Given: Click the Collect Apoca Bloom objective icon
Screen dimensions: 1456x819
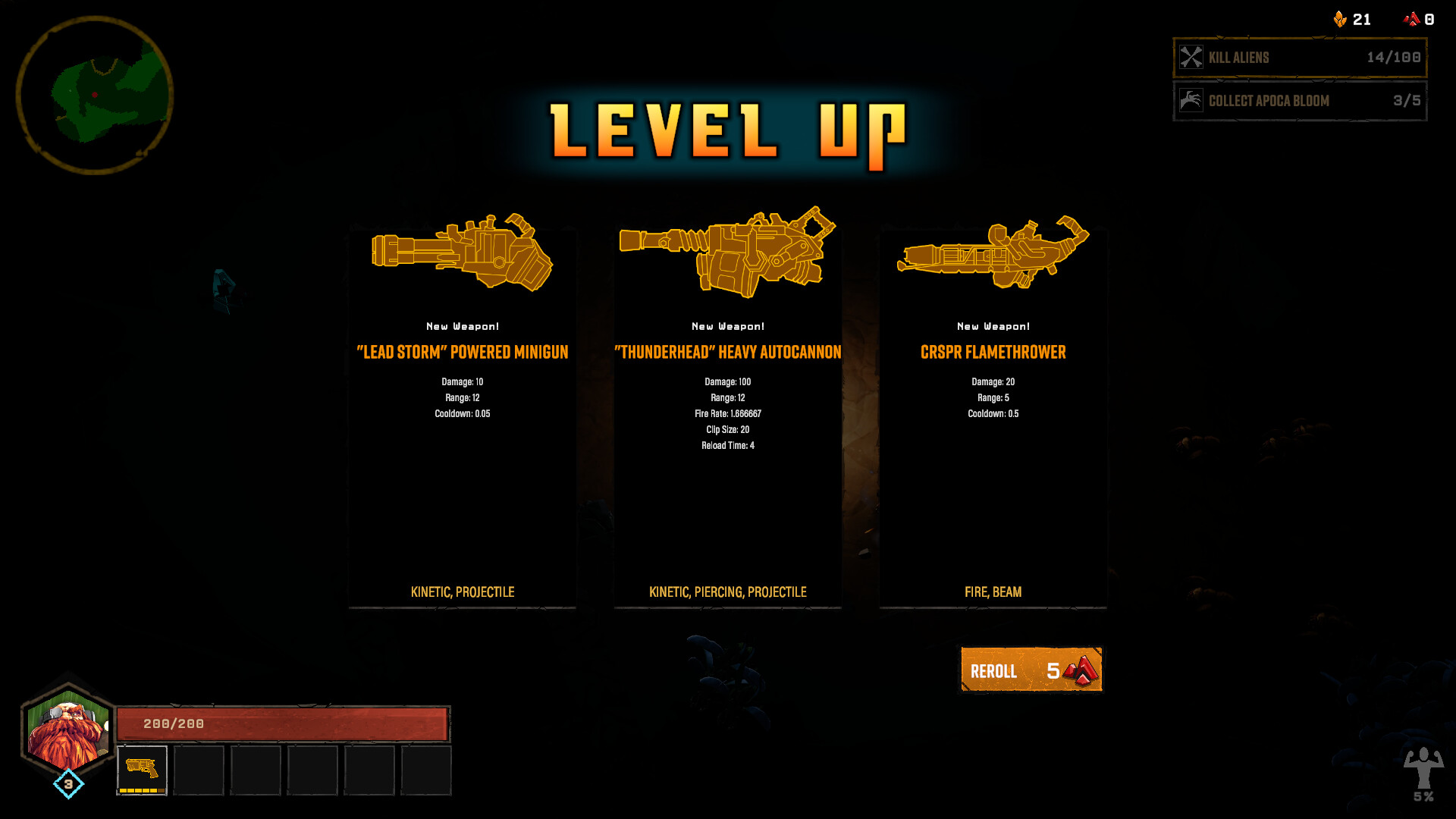Looking at the screenshot, I should pyautogui.click(x=1191, y=101).
